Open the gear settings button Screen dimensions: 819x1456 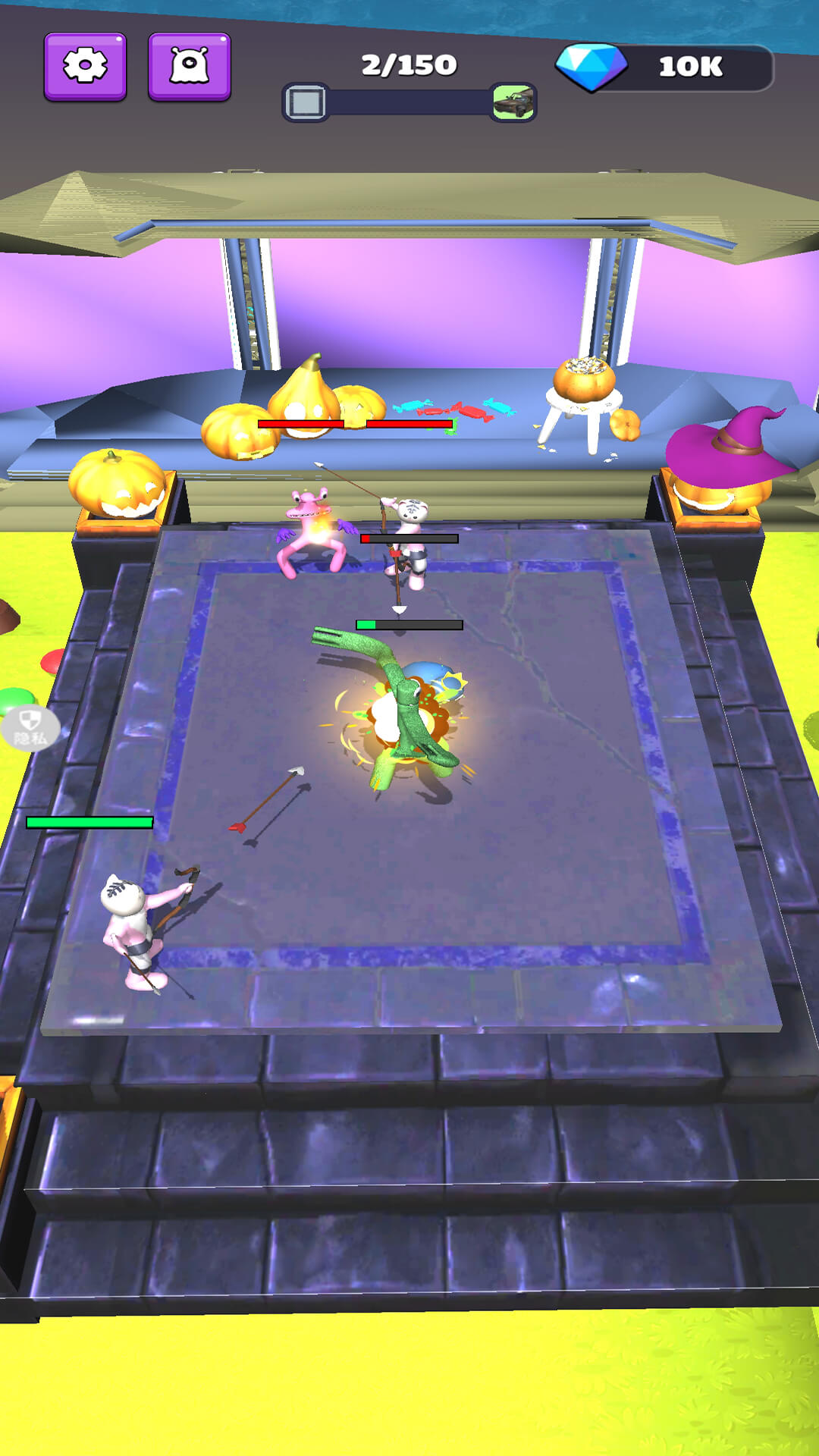85,67
